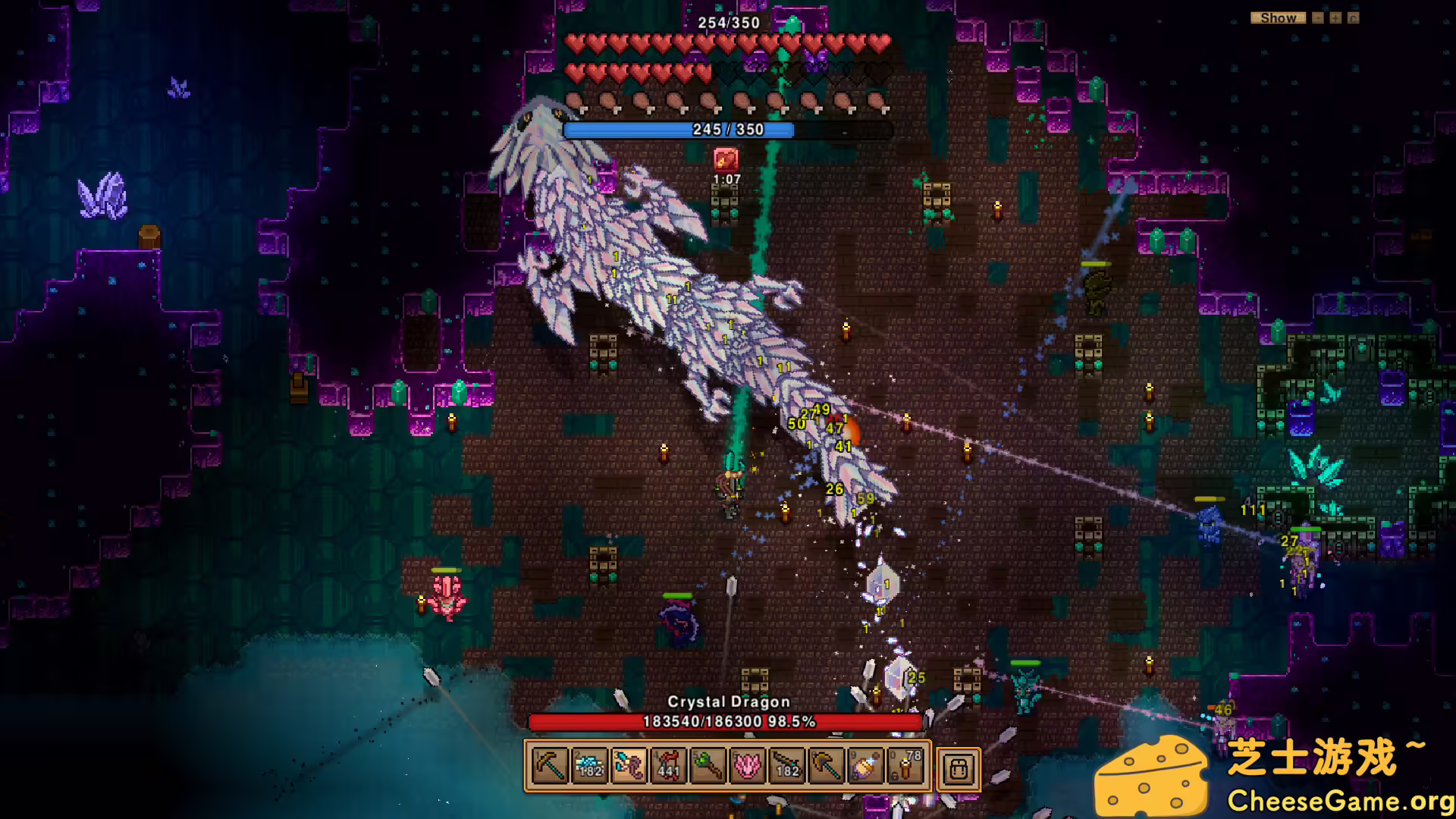Click the small button right of the plus button
1456x819 pixels.
coord(1354,17)
